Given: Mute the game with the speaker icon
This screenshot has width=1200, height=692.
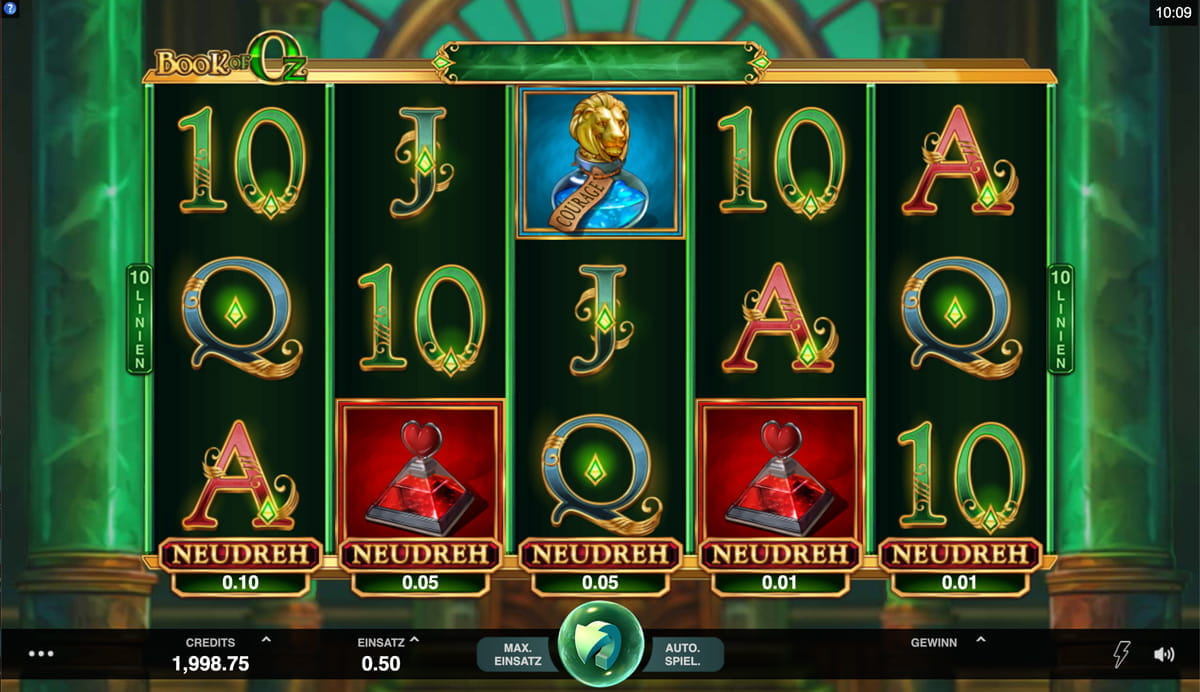Looking at the screenshot, I should click(x=1164, y=655).
